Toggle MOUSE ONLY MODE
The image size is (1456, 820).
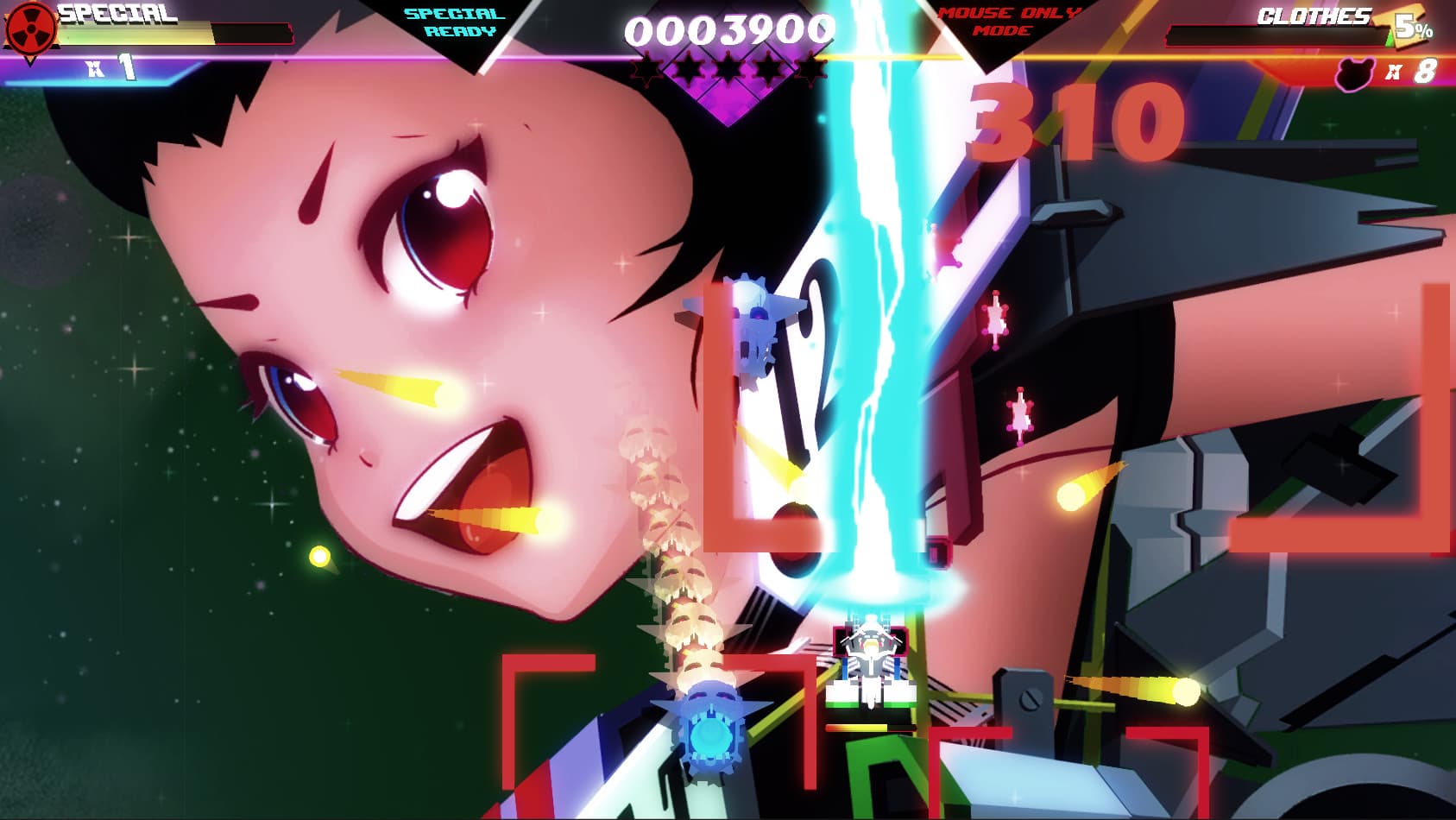[1008, 22]
